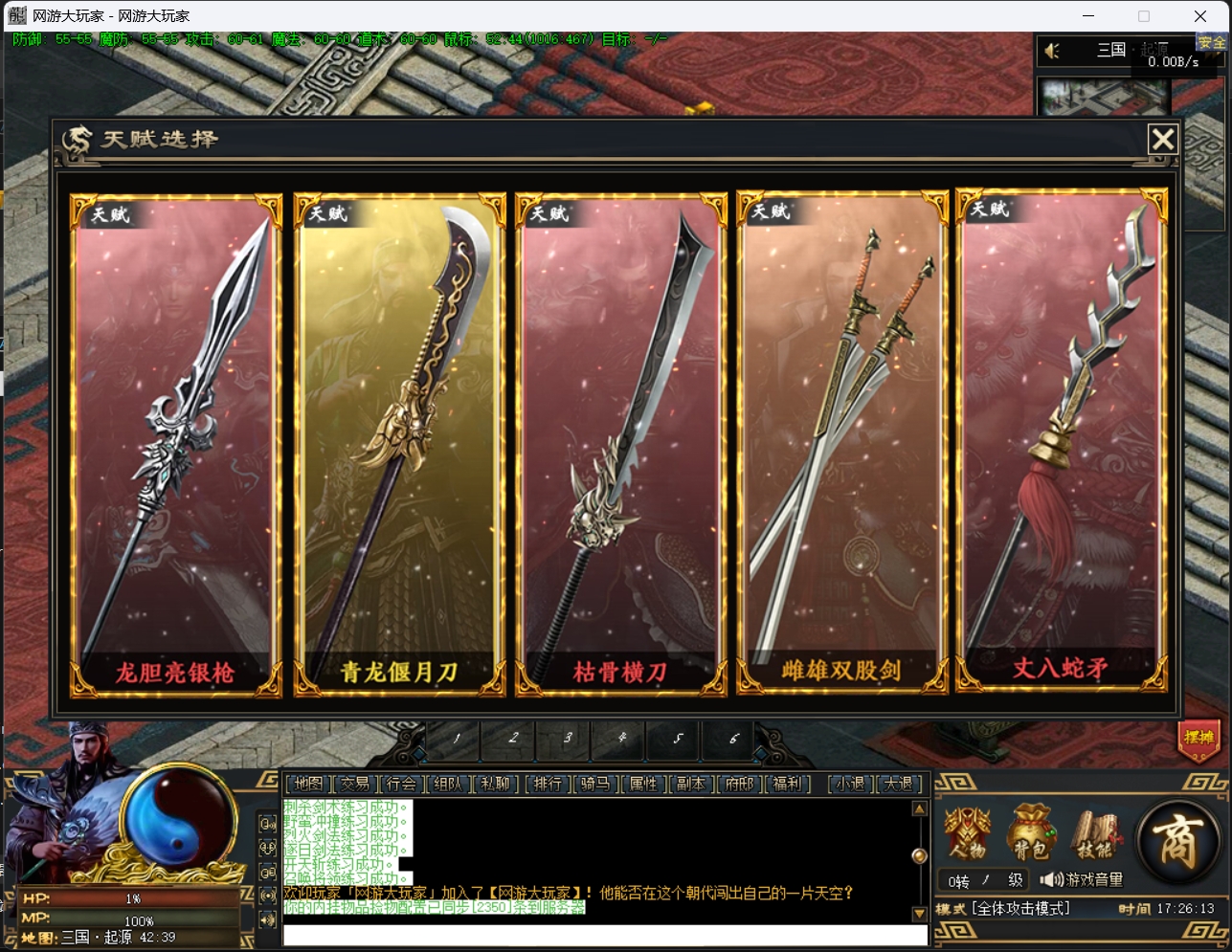Minimize the game window

click(1088, 15)
